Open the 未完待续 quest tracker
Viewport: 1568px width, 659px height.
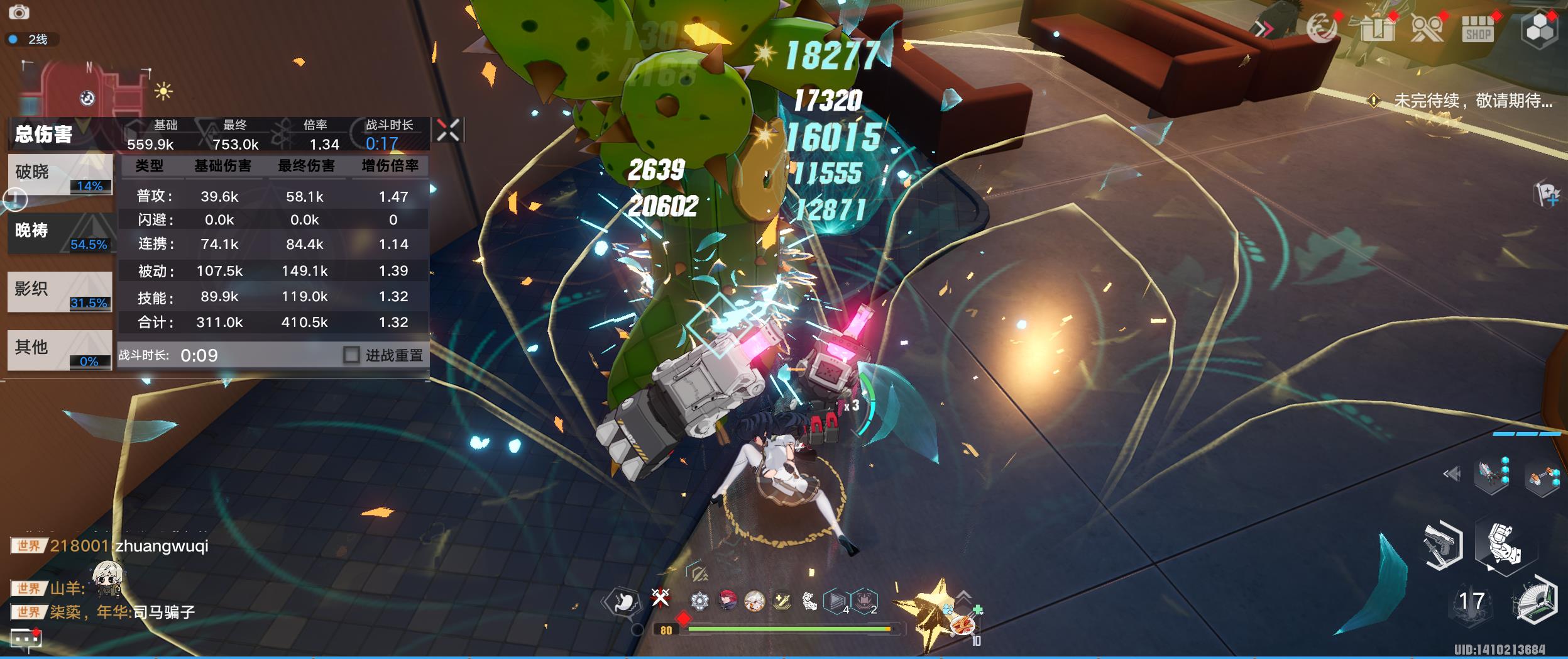(x=1464, y=101)
